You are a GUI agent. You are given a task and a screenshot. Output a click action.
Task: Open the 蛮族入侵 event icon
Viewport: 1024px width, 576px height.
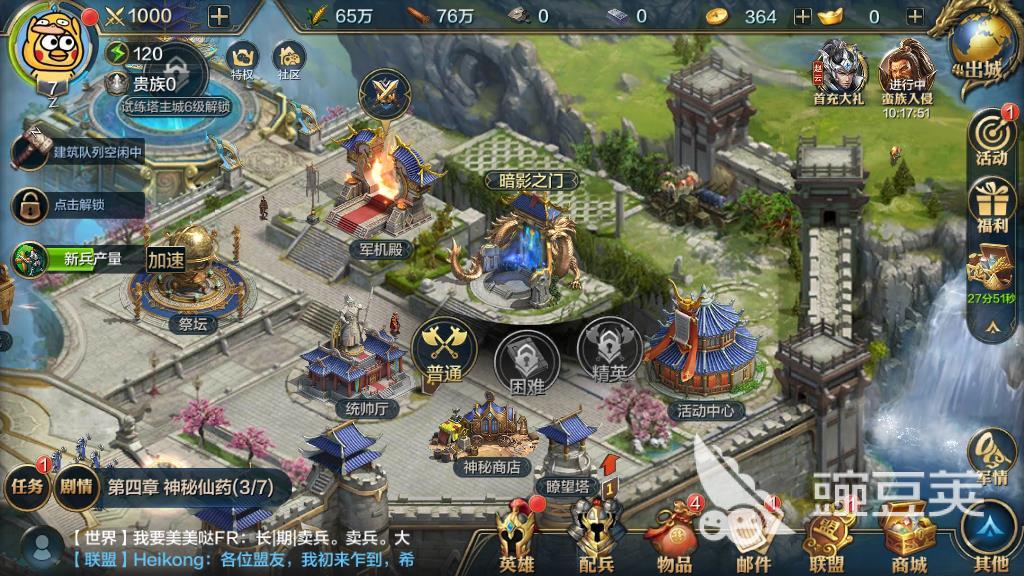906,71
